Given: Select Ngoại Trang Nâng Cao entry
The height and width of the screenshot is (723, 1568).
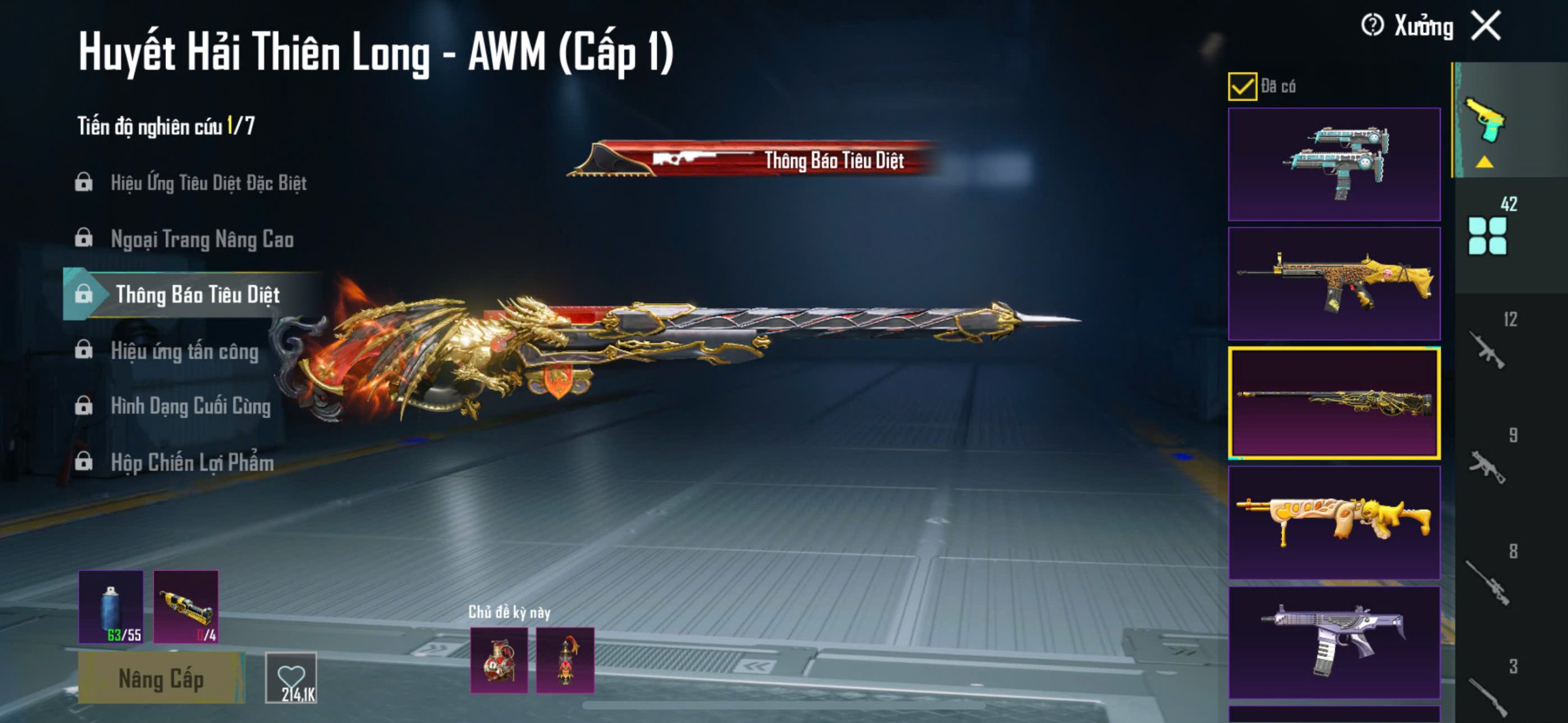Looking at the screenshot, I should pyautogui.click(x=202, y=239).
